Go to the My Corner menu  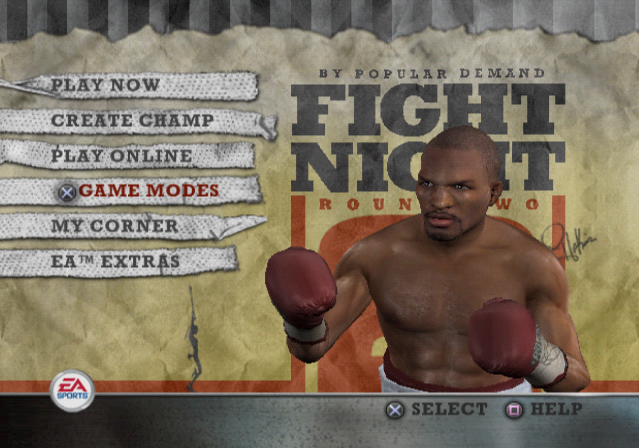114,226
